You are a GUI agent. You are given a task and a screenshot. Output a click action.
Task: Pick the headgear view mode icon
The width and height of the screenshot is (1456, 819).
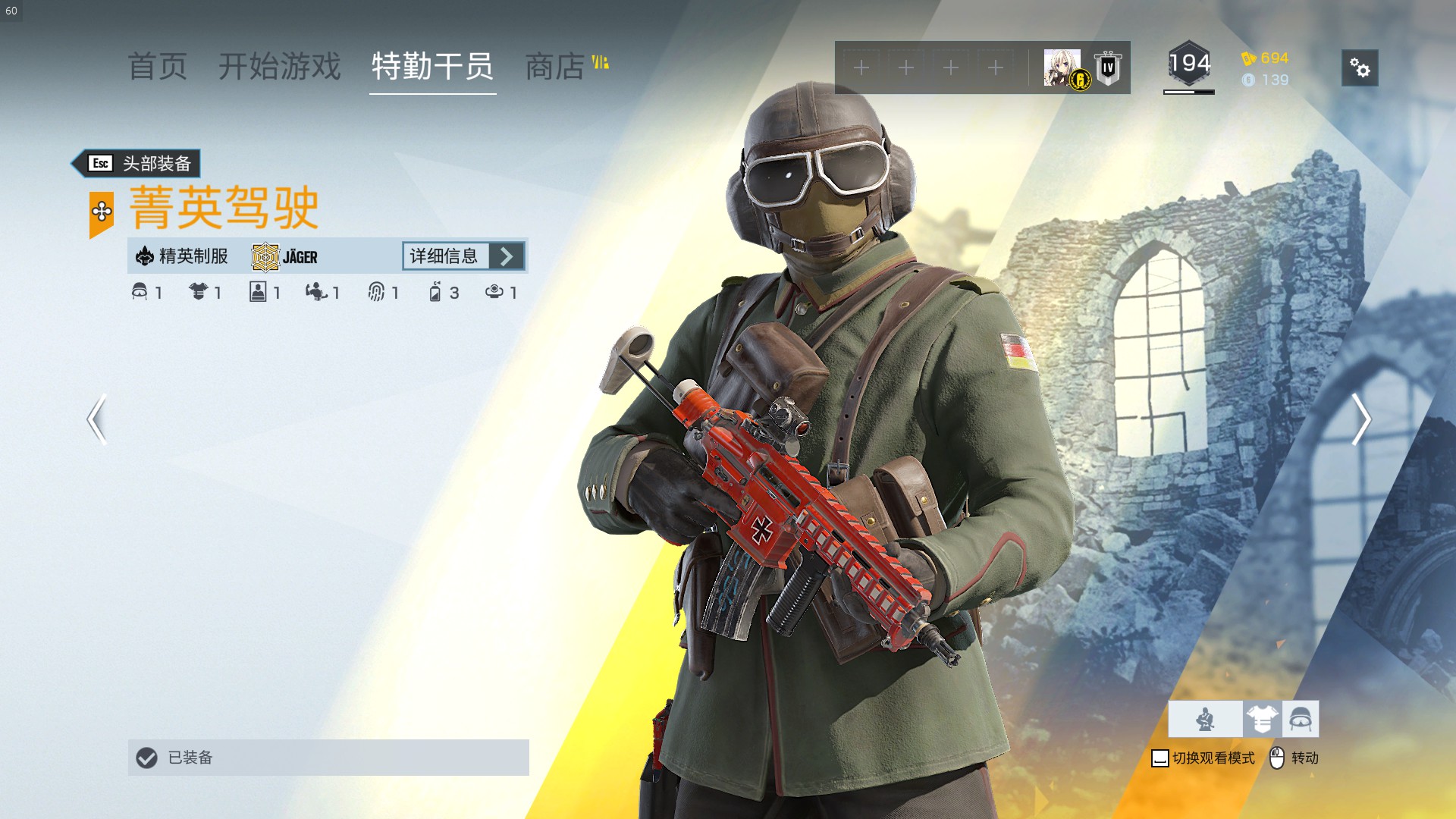coord(1301,719)
